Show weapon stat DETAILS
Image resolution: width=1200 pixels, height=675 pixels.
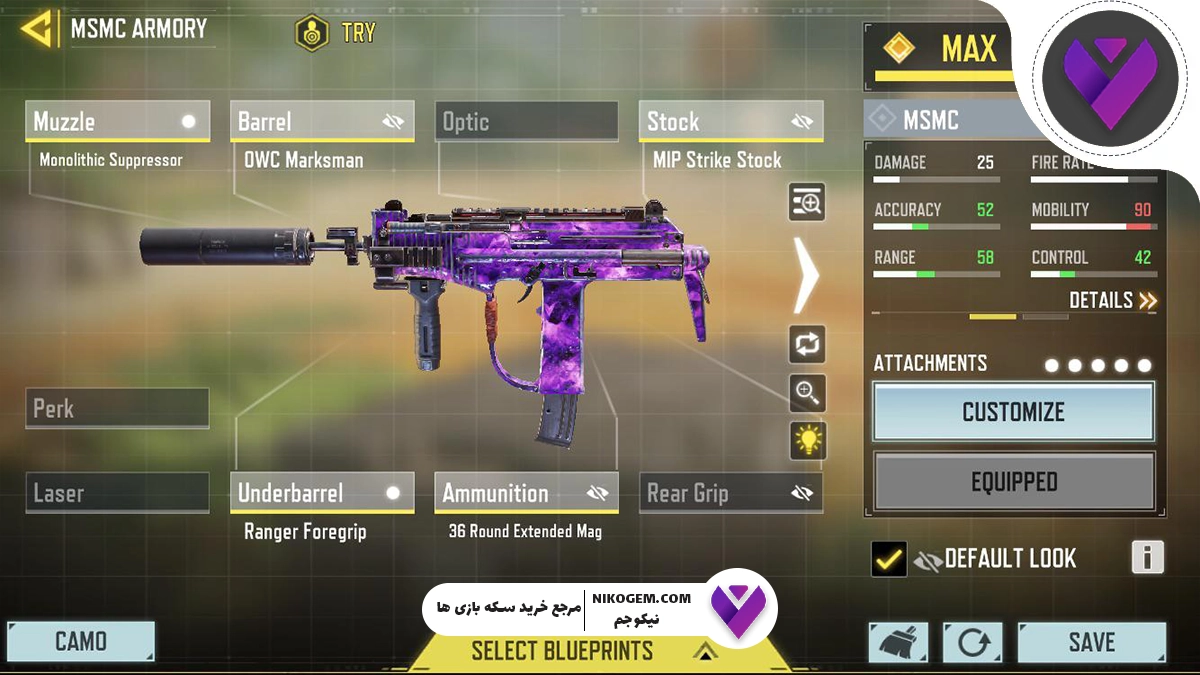(x=1112, y=300)
